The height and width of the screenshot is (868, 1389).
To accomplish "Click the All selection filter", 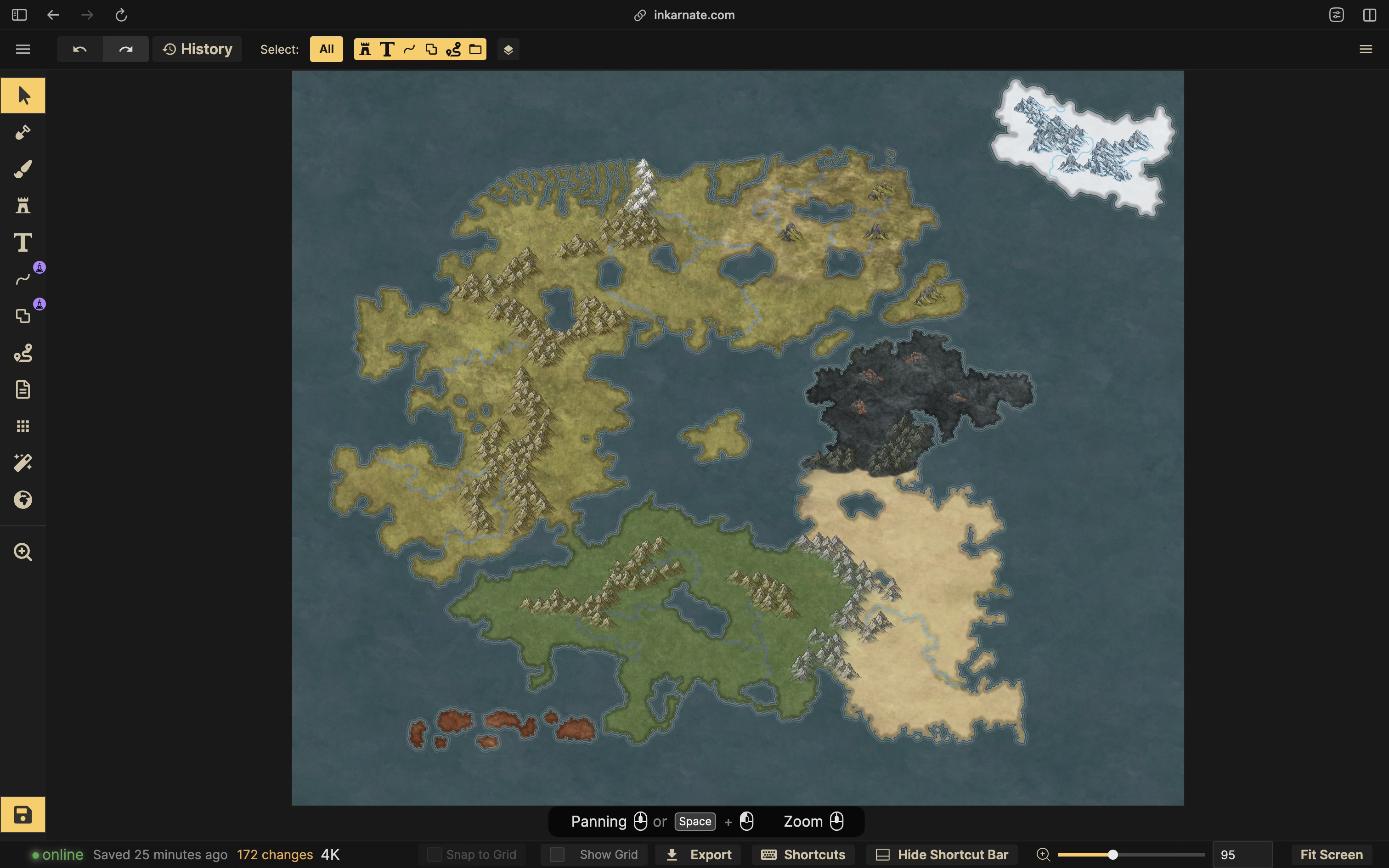I will point(326,49).
